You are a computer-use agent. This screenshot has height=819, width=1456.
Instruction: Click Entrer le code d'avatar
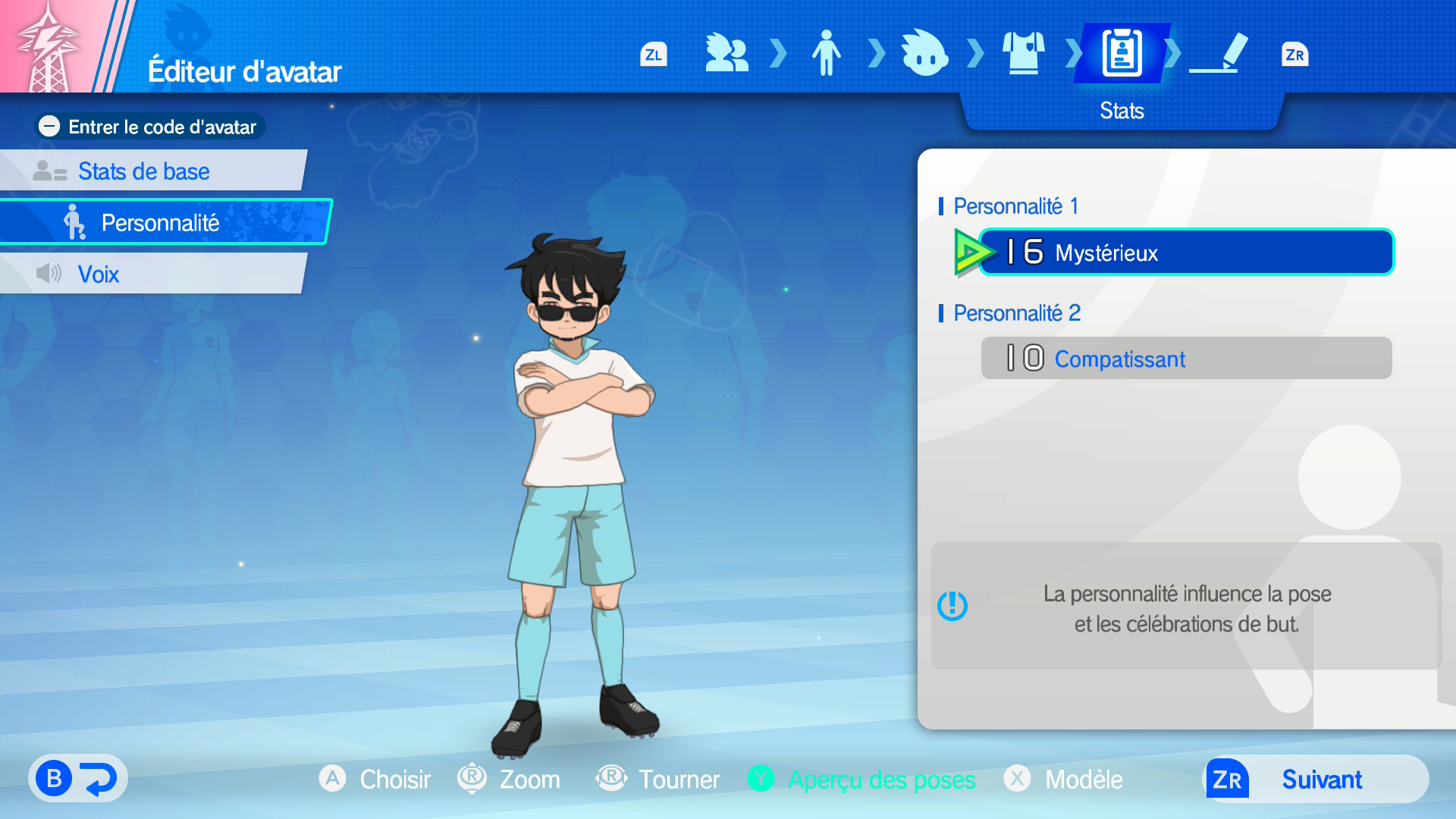pos(150,127)
